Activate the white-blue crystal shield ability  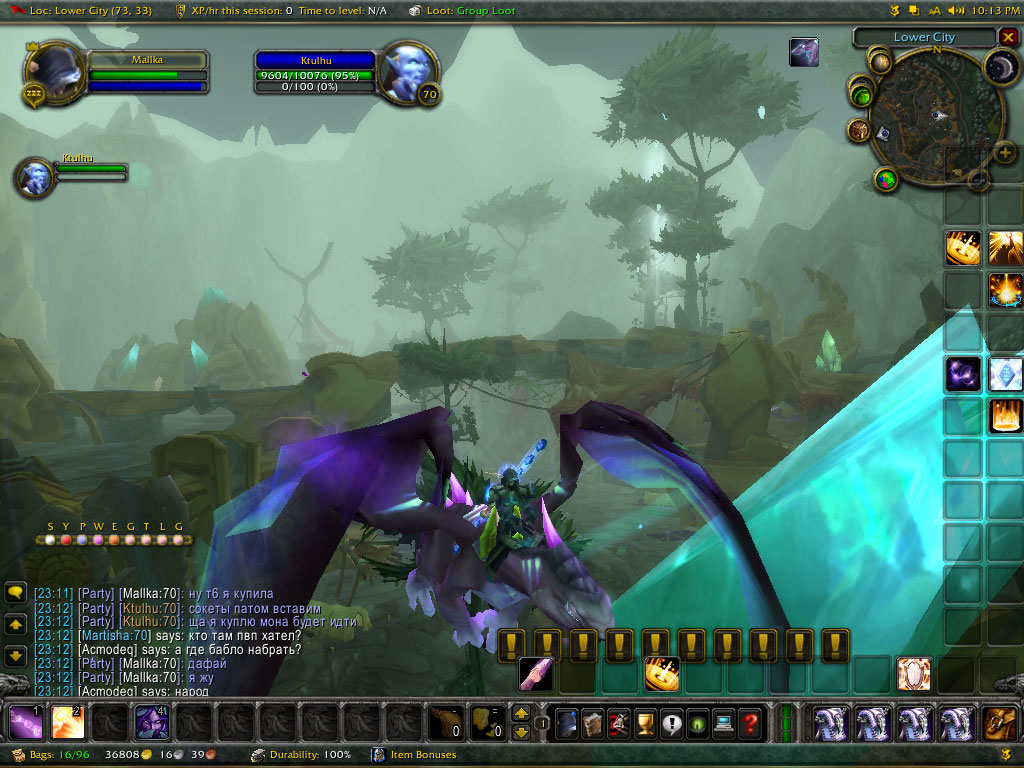click(1005, 374)
